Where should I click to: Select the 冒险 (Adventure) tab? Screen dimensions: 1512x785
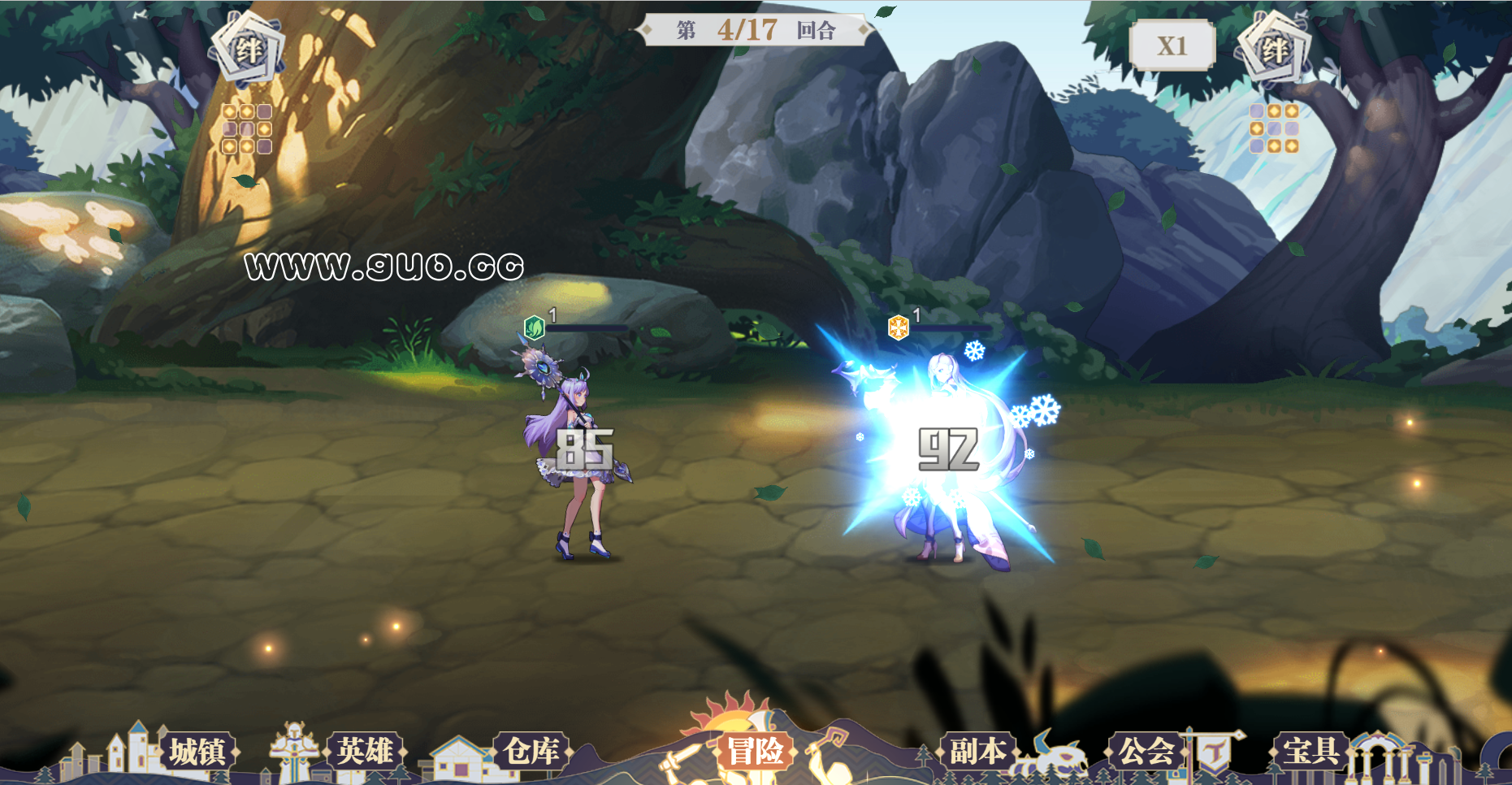755,751
